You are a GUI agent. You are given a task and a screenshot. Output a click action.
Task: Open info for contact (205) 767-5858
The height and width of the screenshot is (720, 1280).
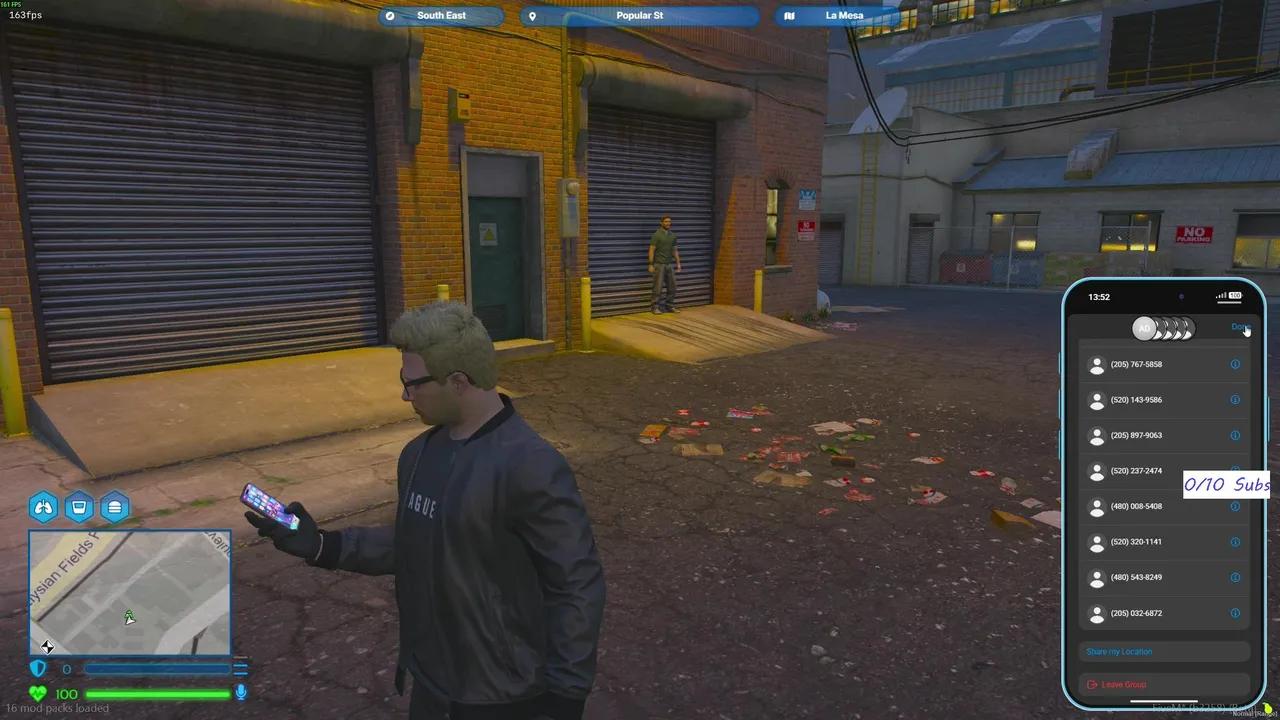1235,364
